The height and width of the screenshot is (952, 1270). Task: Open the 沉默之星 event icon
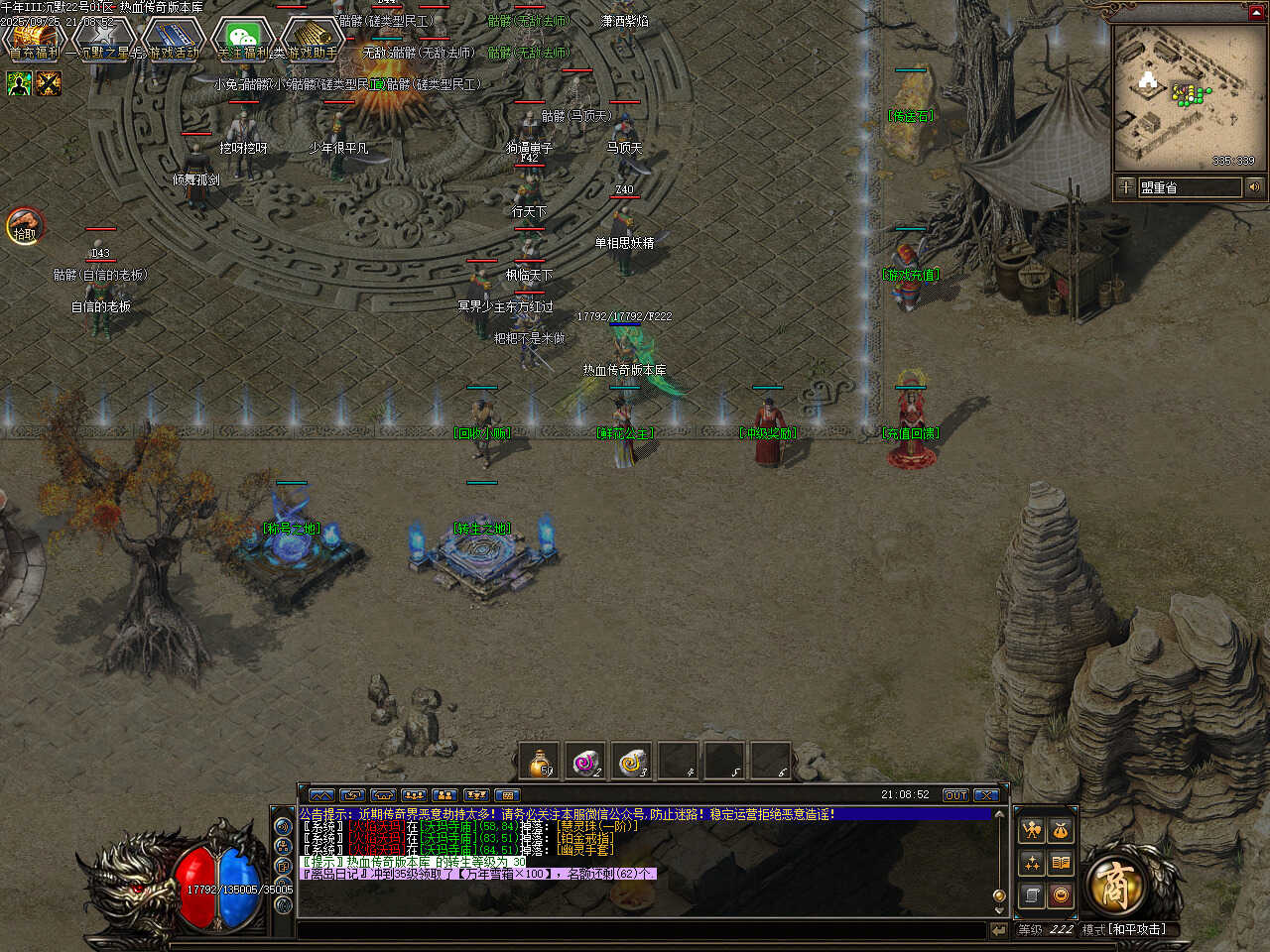(103, 40)
